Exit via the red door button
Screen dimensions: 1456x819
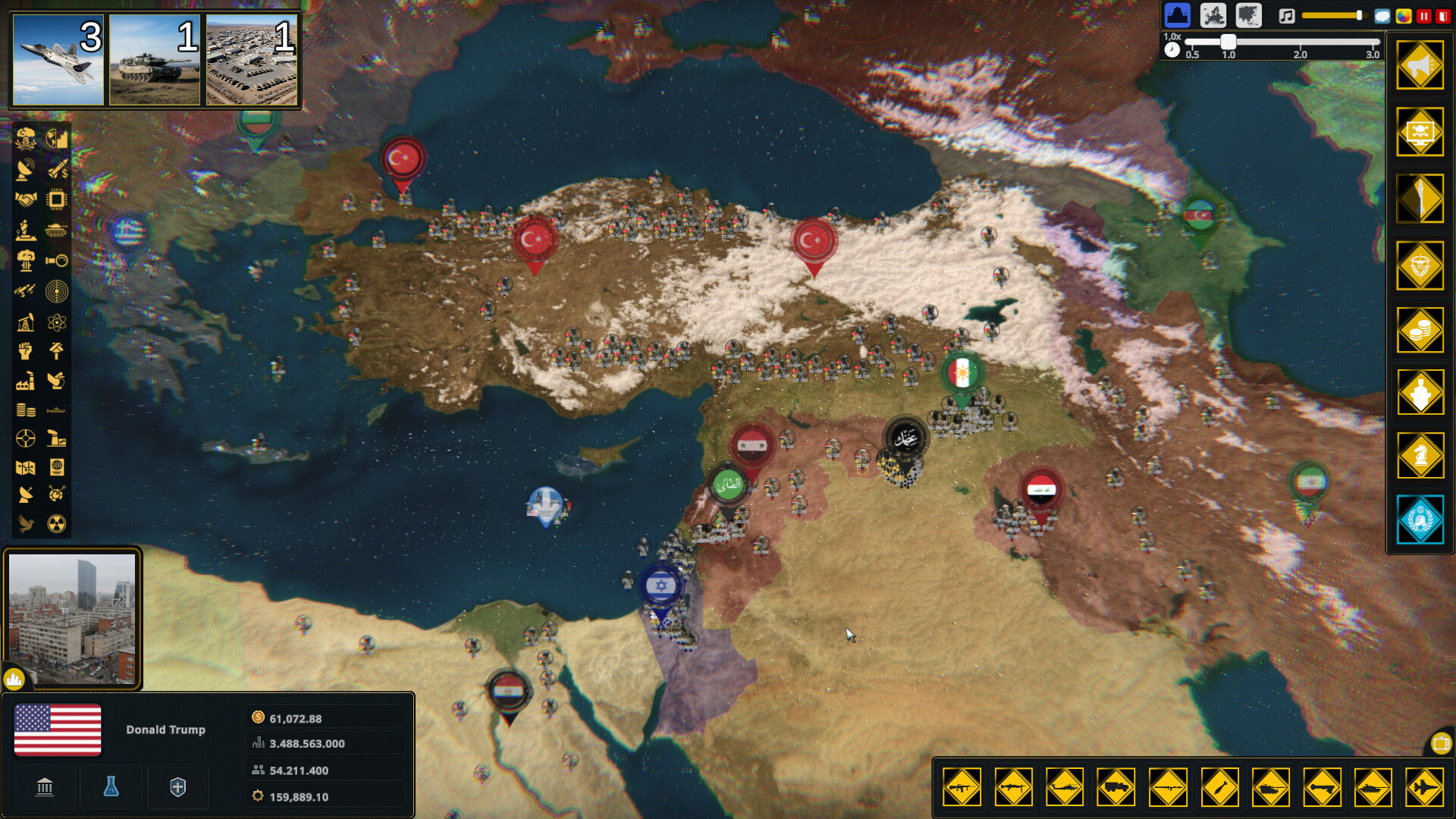(x=1443, y=16)
